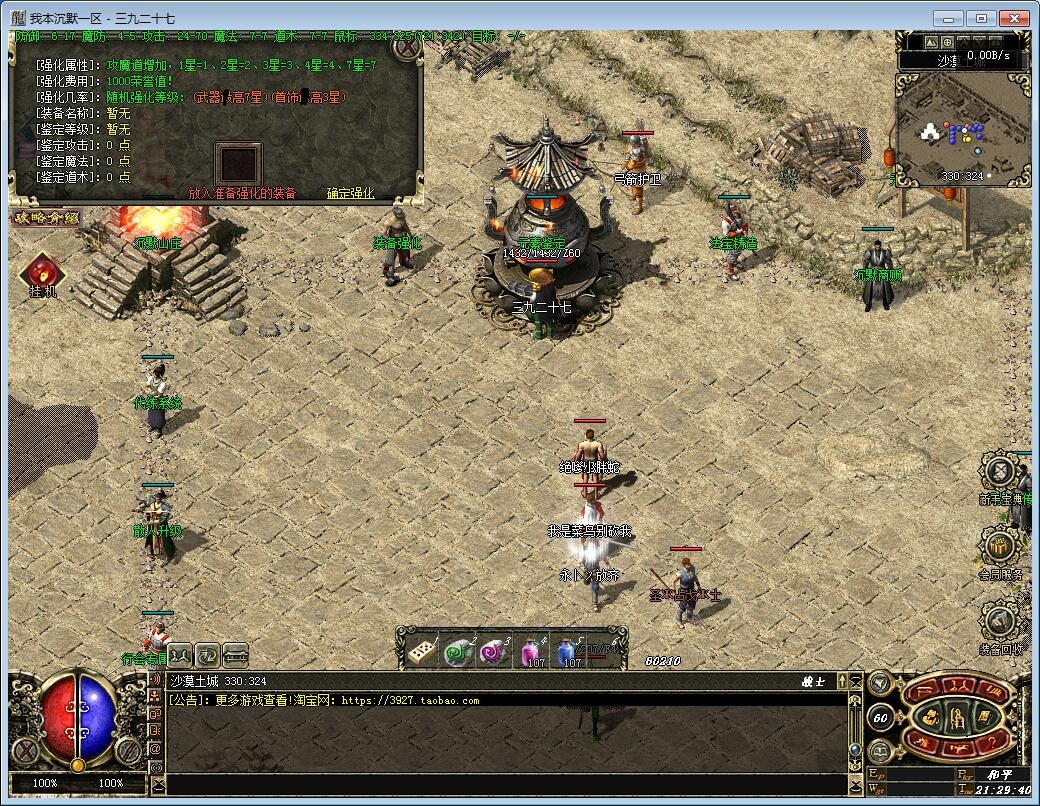1040x806 pixels.
Task: Open the 会员服务 member service icon
Action: coord(1001,547)
